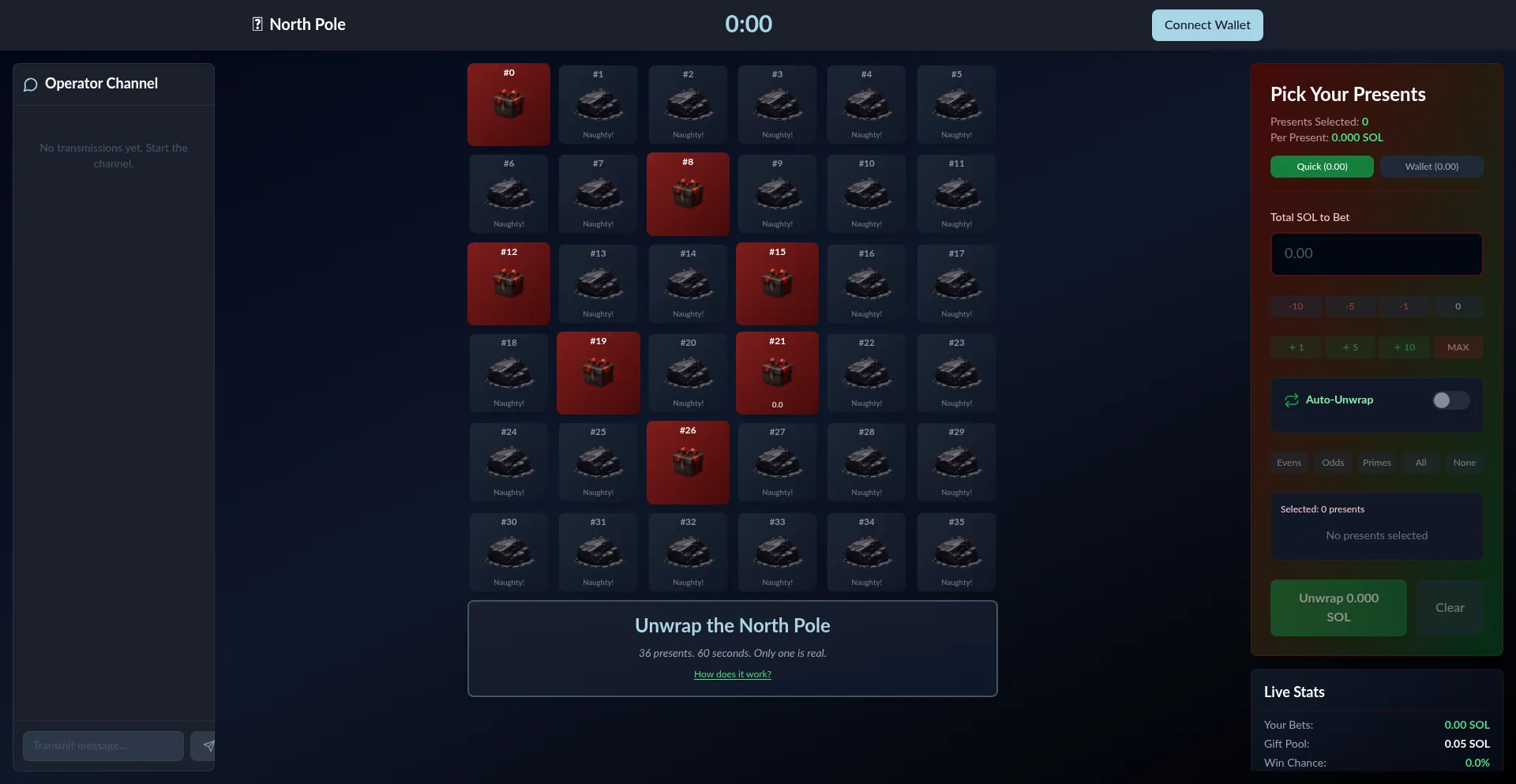Click the Auto-Unwrap swap arrows icon

(1292, 400)
